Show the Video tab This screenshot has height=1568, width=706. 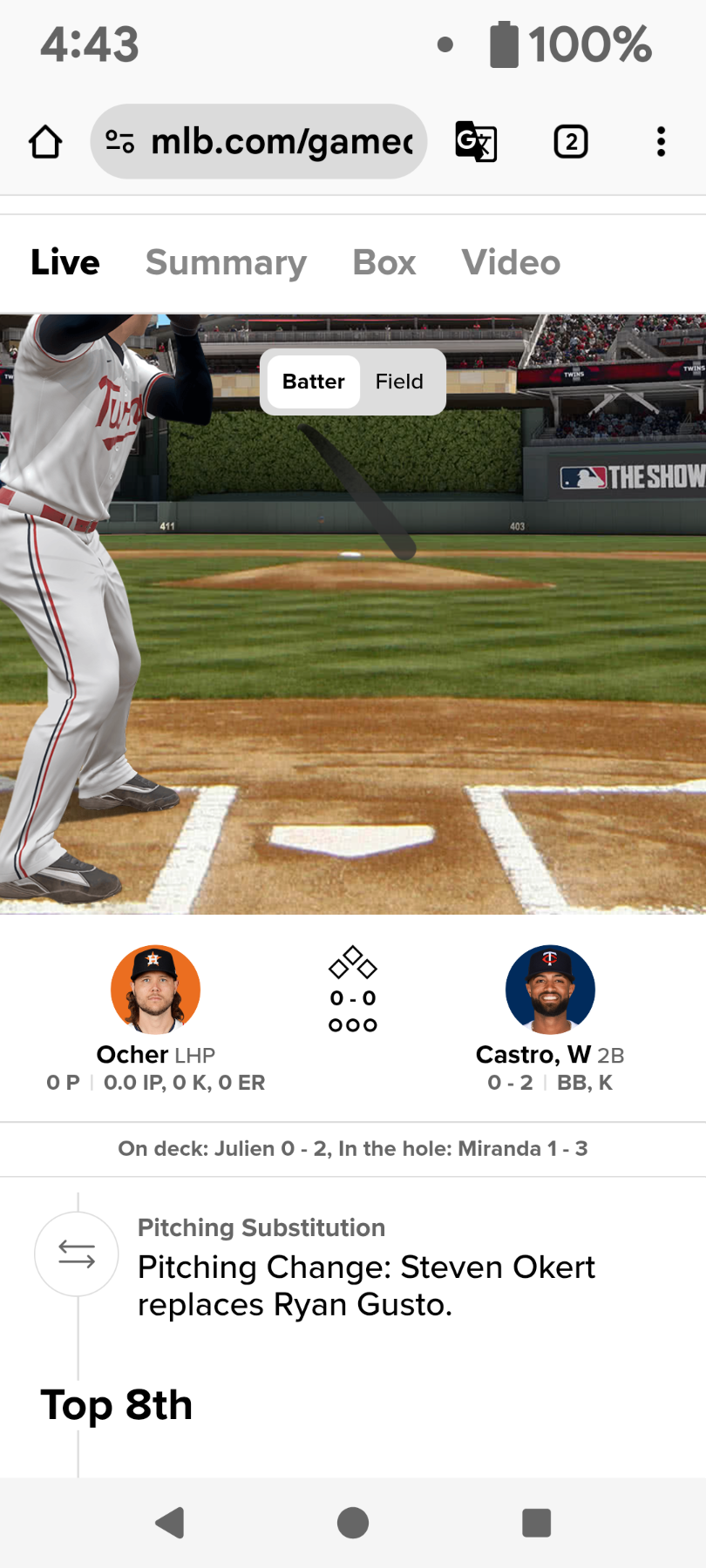tap(511, 263)
